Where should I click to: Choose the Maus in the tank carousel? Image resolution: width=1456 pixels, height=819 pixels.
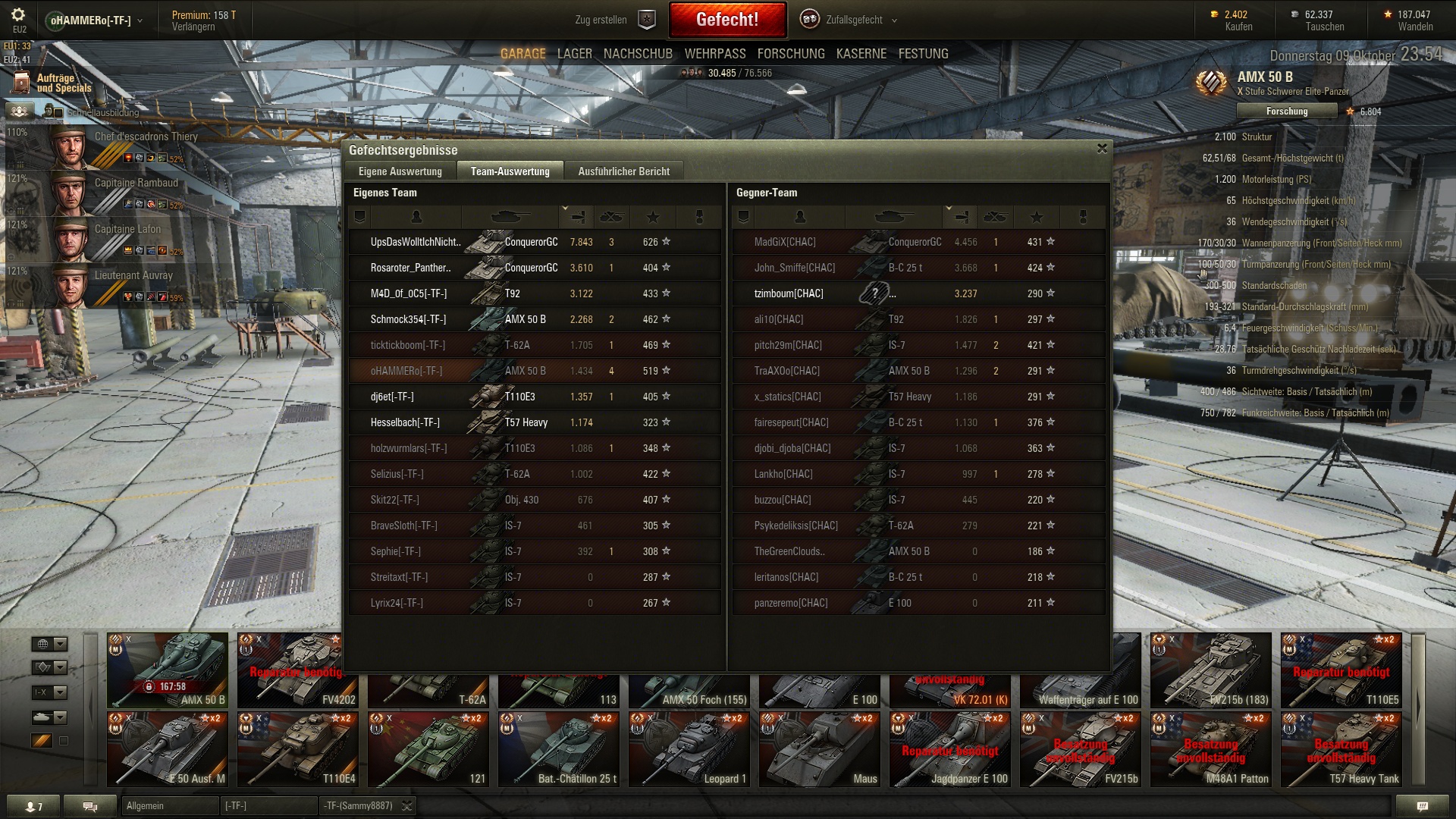tap(819, 749)
